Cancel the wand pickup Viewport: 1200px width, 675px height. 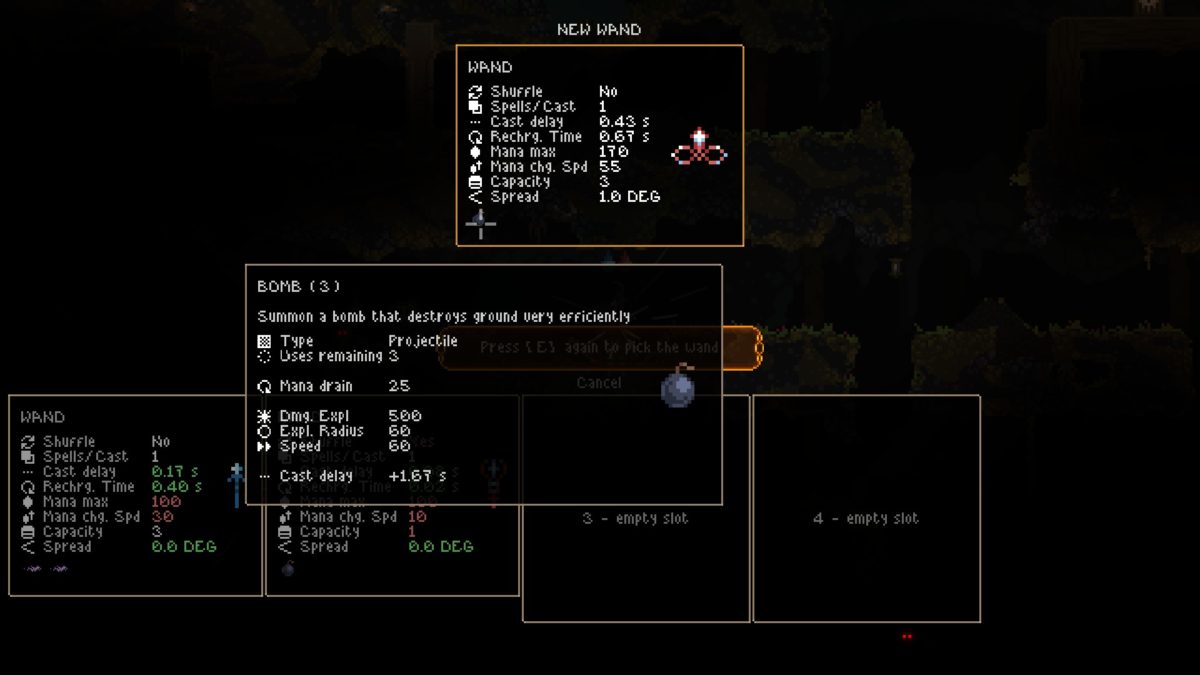pos(599,383)
